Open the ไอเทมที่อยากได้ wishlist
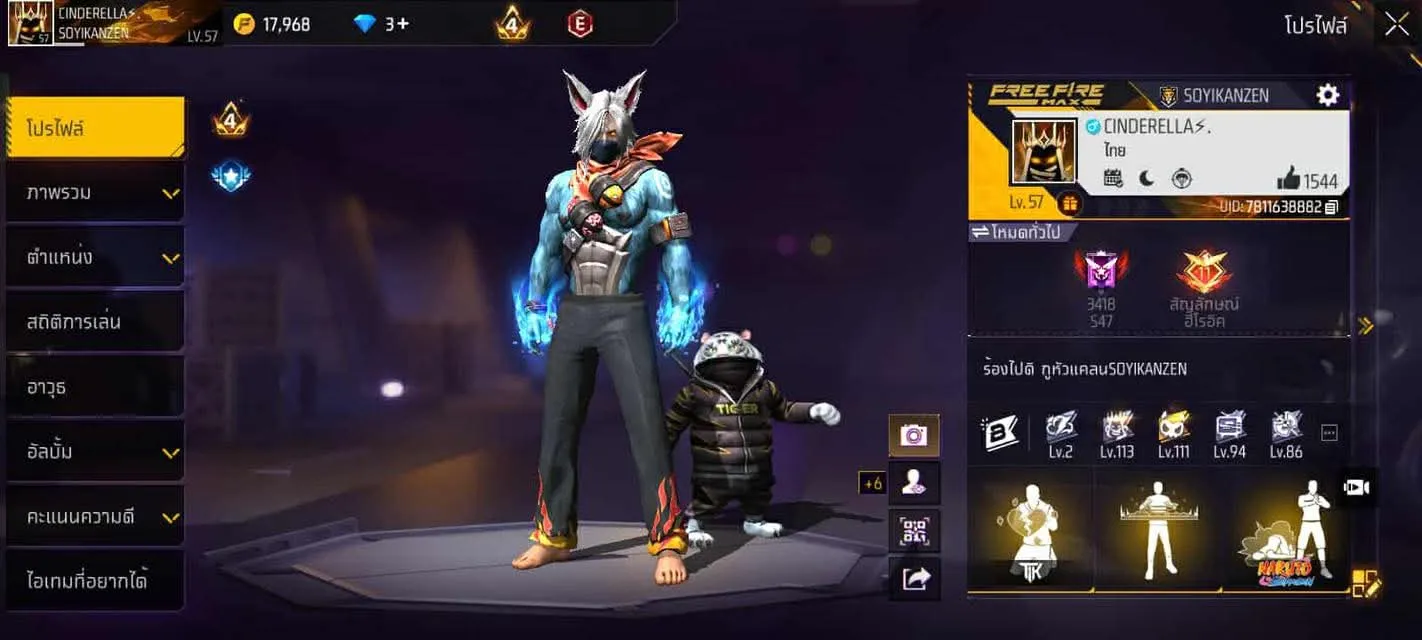1422x640 pixels. click(x=95, y=580)
